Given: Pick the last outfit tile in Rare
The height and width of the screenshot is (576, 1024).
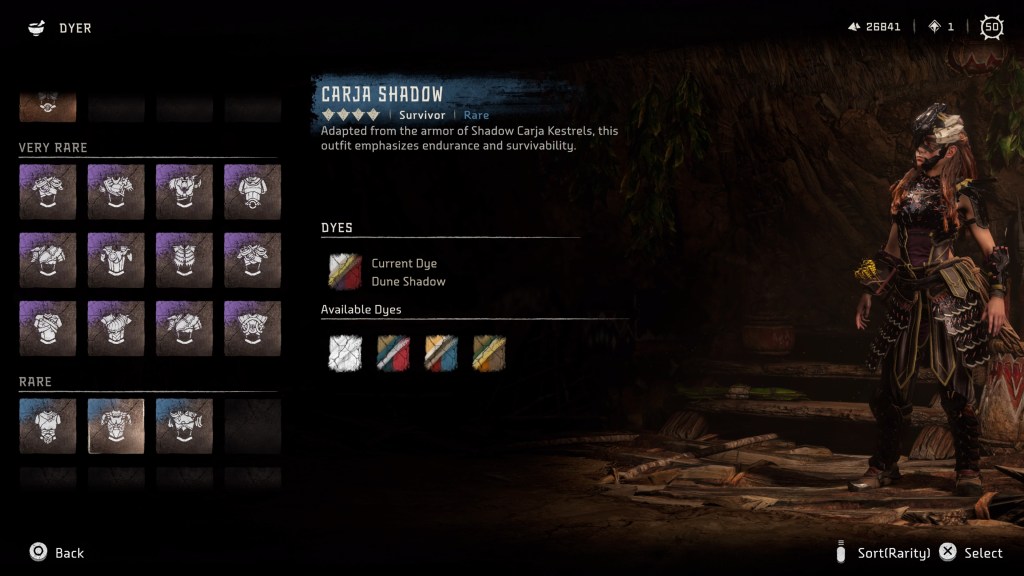Looking at the screenshot, I should click(x=184, y=426).
